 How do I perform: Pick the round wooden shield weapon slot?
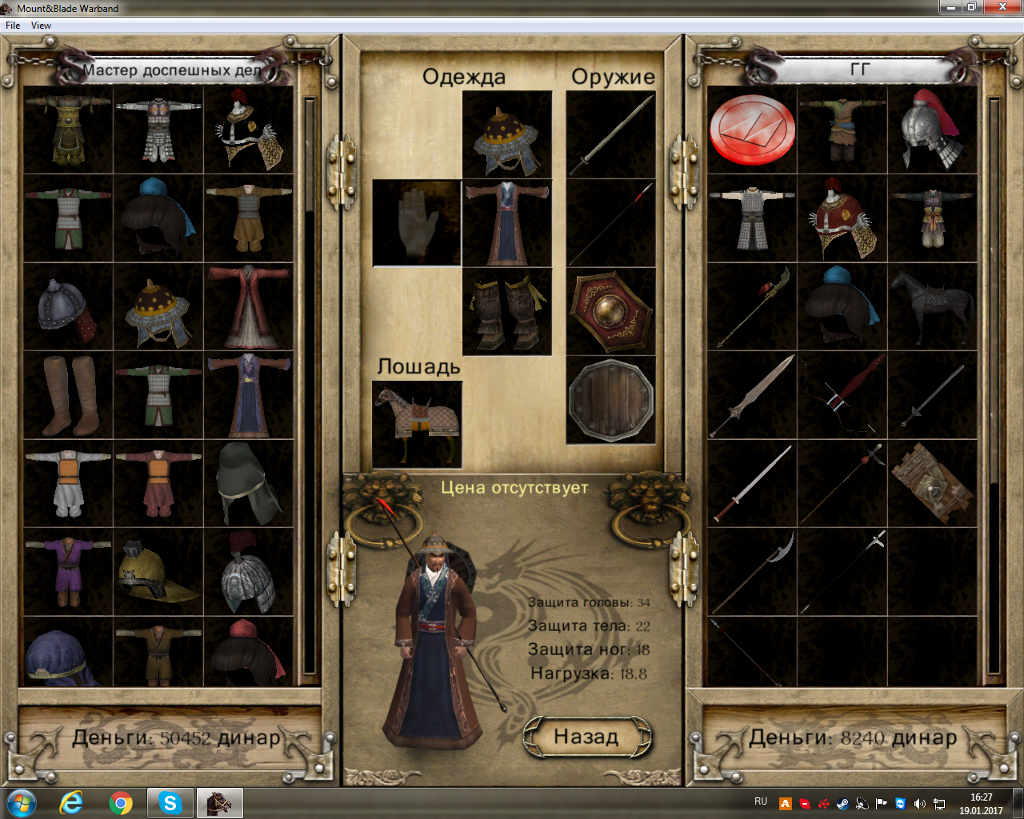coord(610,399)
